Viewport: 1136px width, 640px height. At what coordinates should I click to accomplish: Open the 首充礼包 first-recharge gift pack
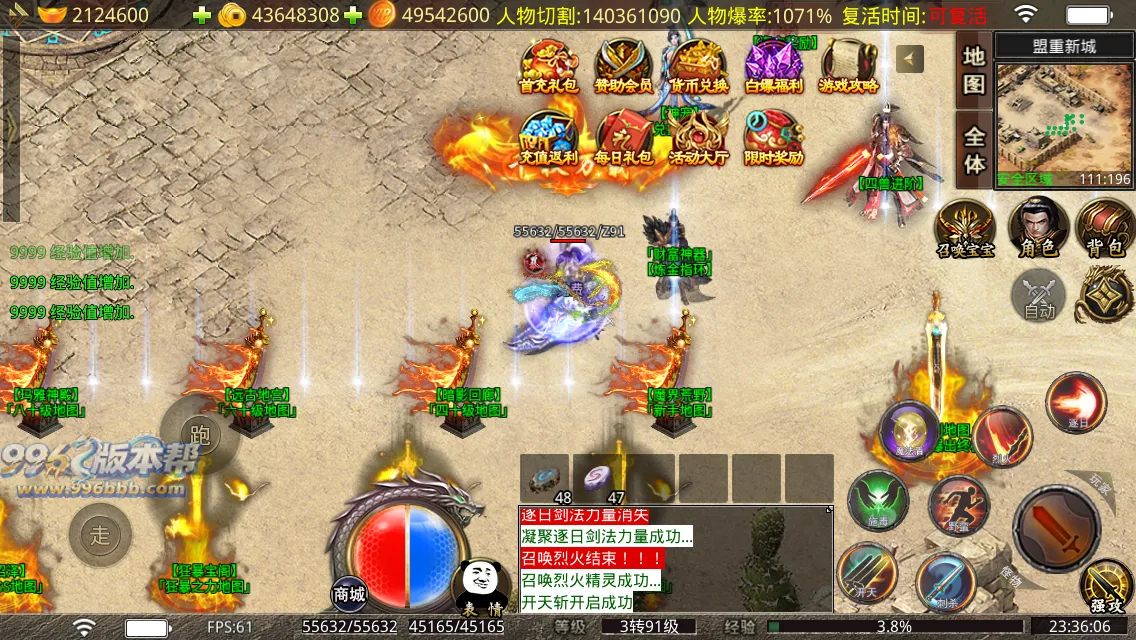pyautogui.click(x=549, y=68)
